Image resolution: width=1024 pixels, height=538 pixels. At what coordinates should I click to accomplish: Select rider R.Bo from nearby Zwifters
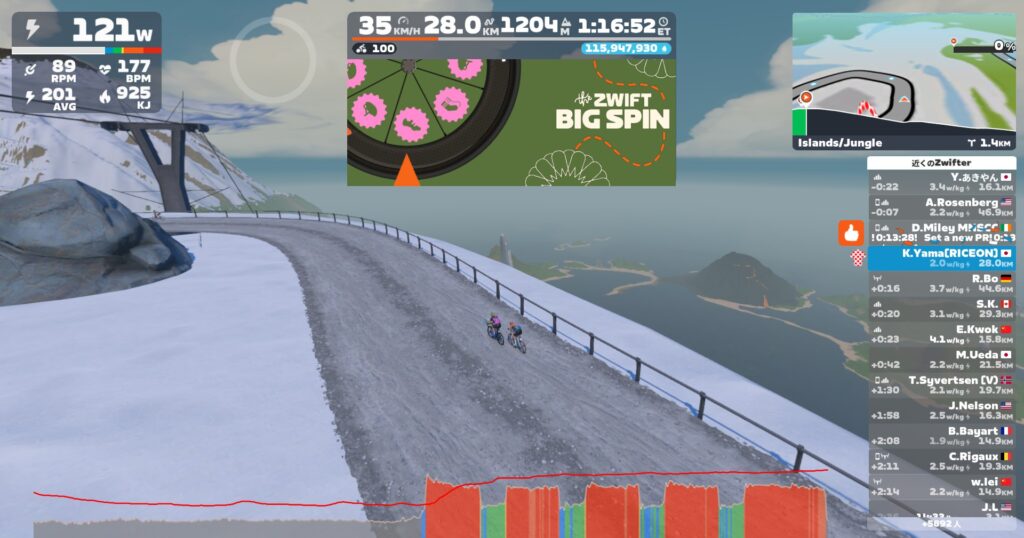coord(941,284)
